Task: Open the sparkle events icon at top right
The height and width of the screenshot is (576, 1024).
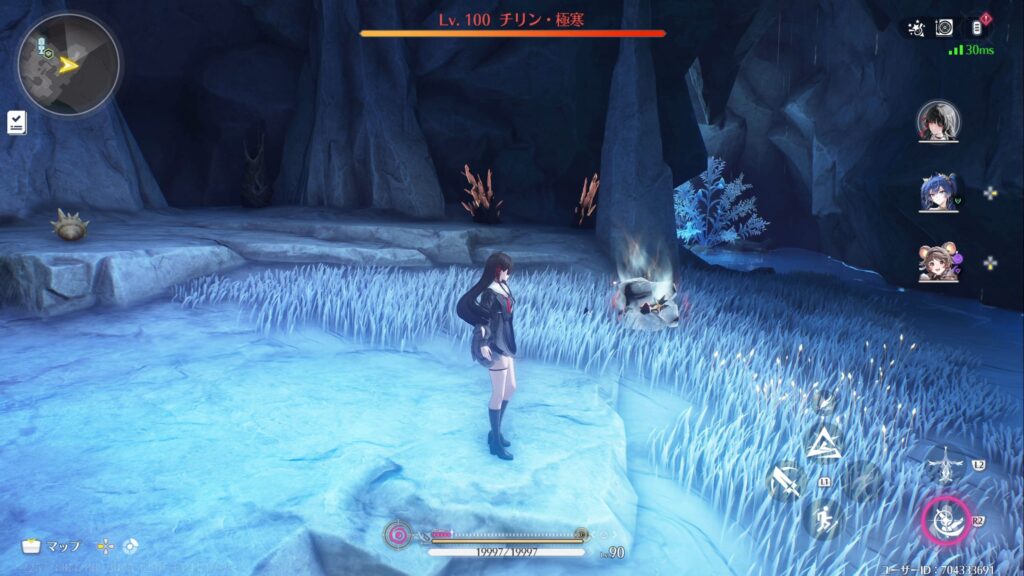Action: 914,28
